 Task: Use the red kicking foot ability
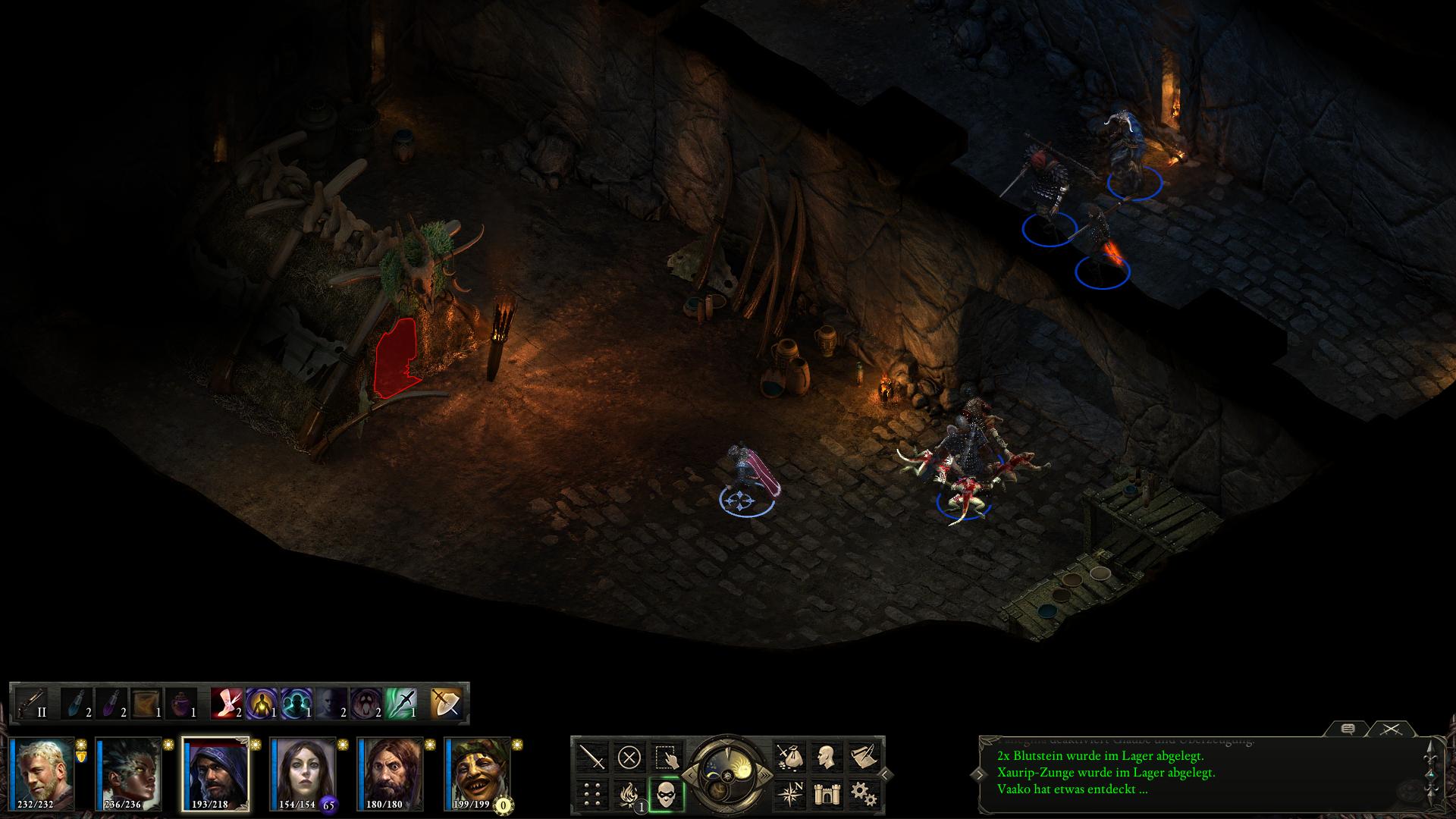tap(227, 703)
